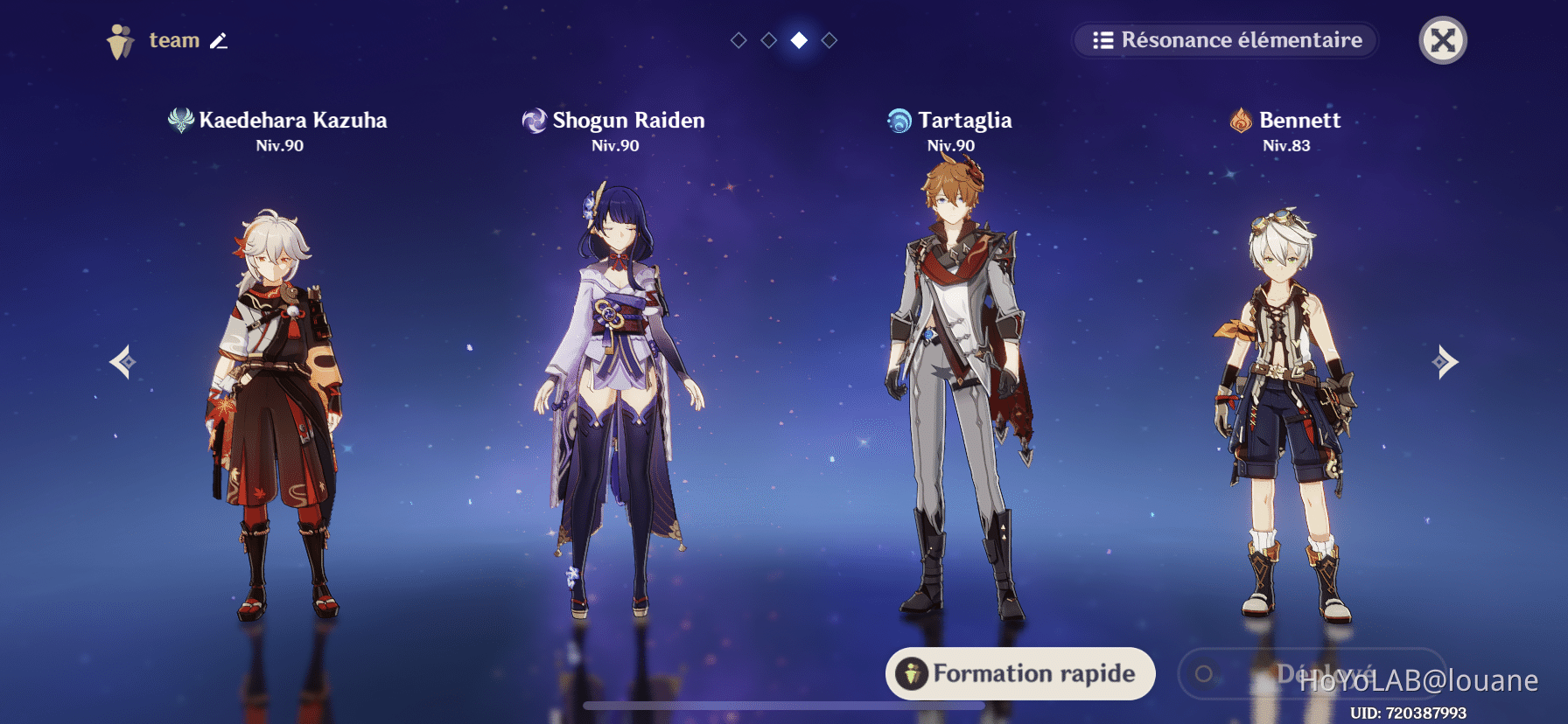Click the Hydro element icon beside Tartaglia
This screenshot has width=1568, height=724.
898,121
